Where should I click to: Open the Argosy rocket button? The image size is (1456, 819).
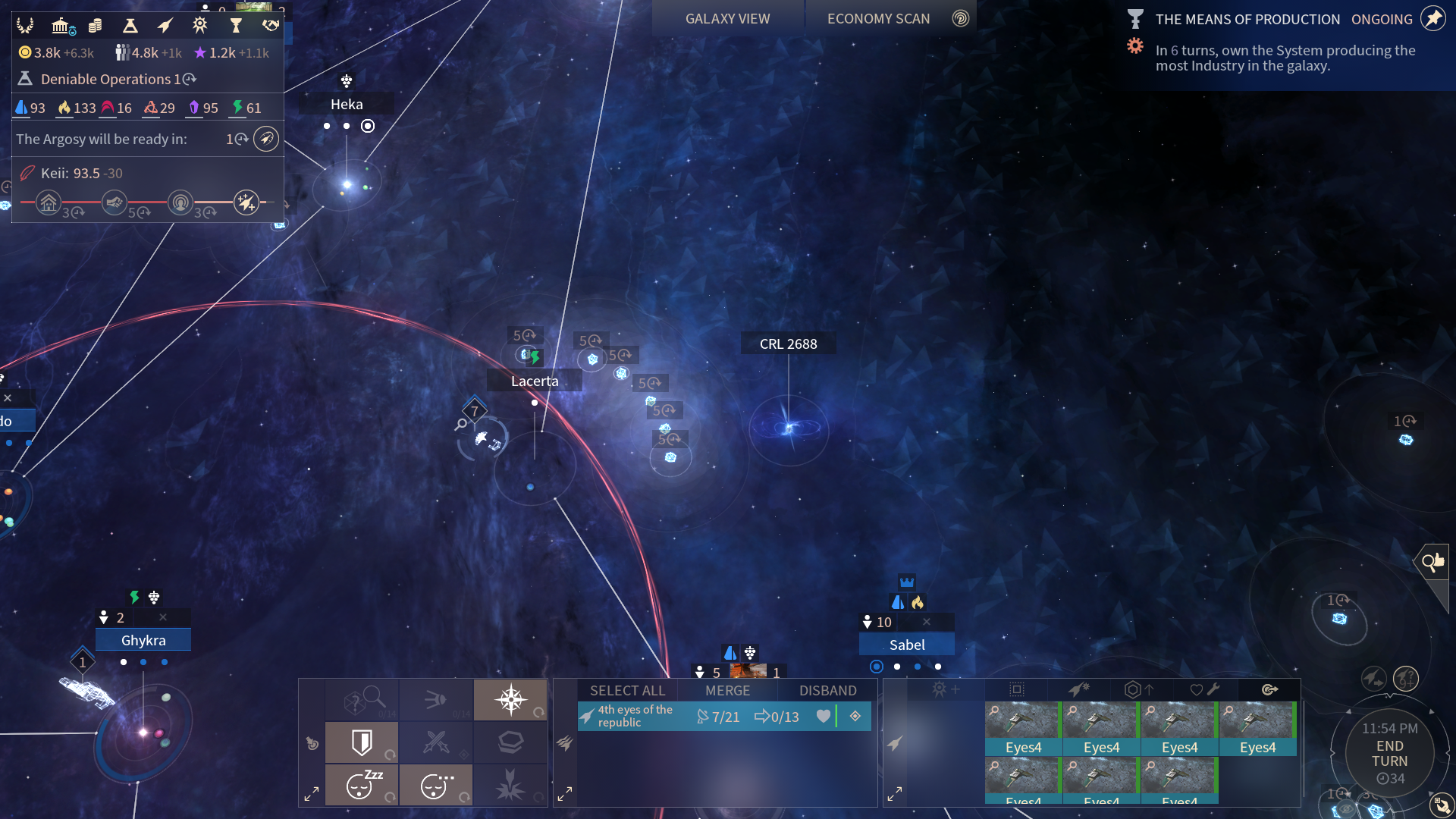click(x=265, y=139)
